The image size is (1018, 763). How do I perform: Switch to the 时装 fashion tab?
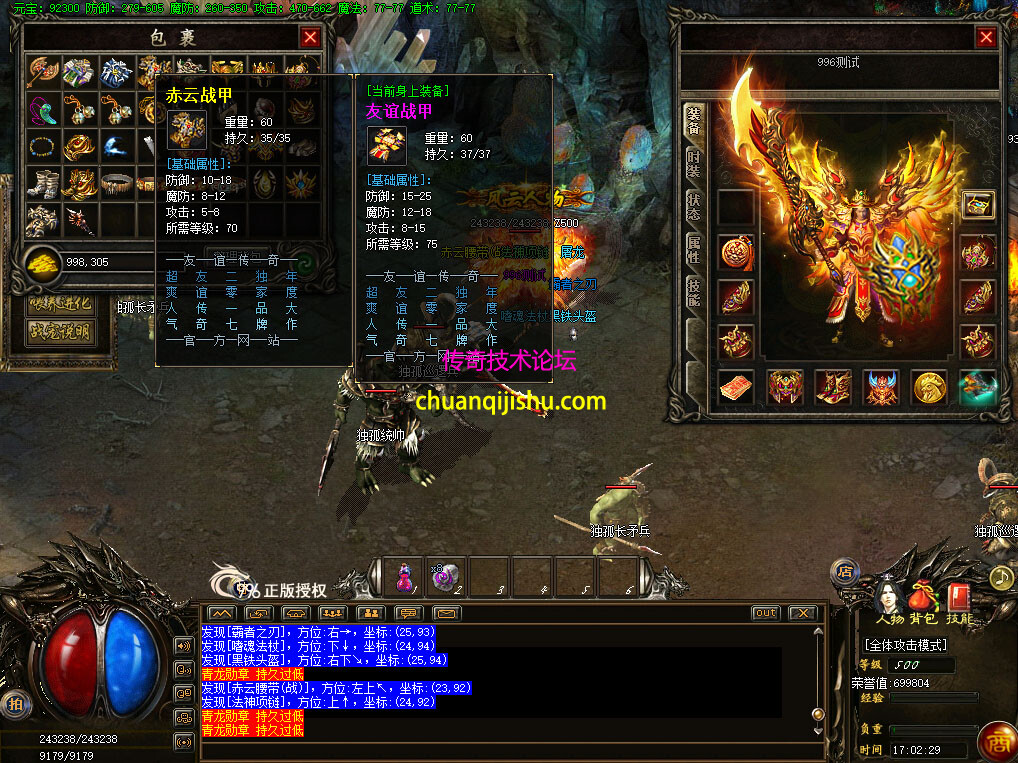pyautogui.click(x=694, y=165)
